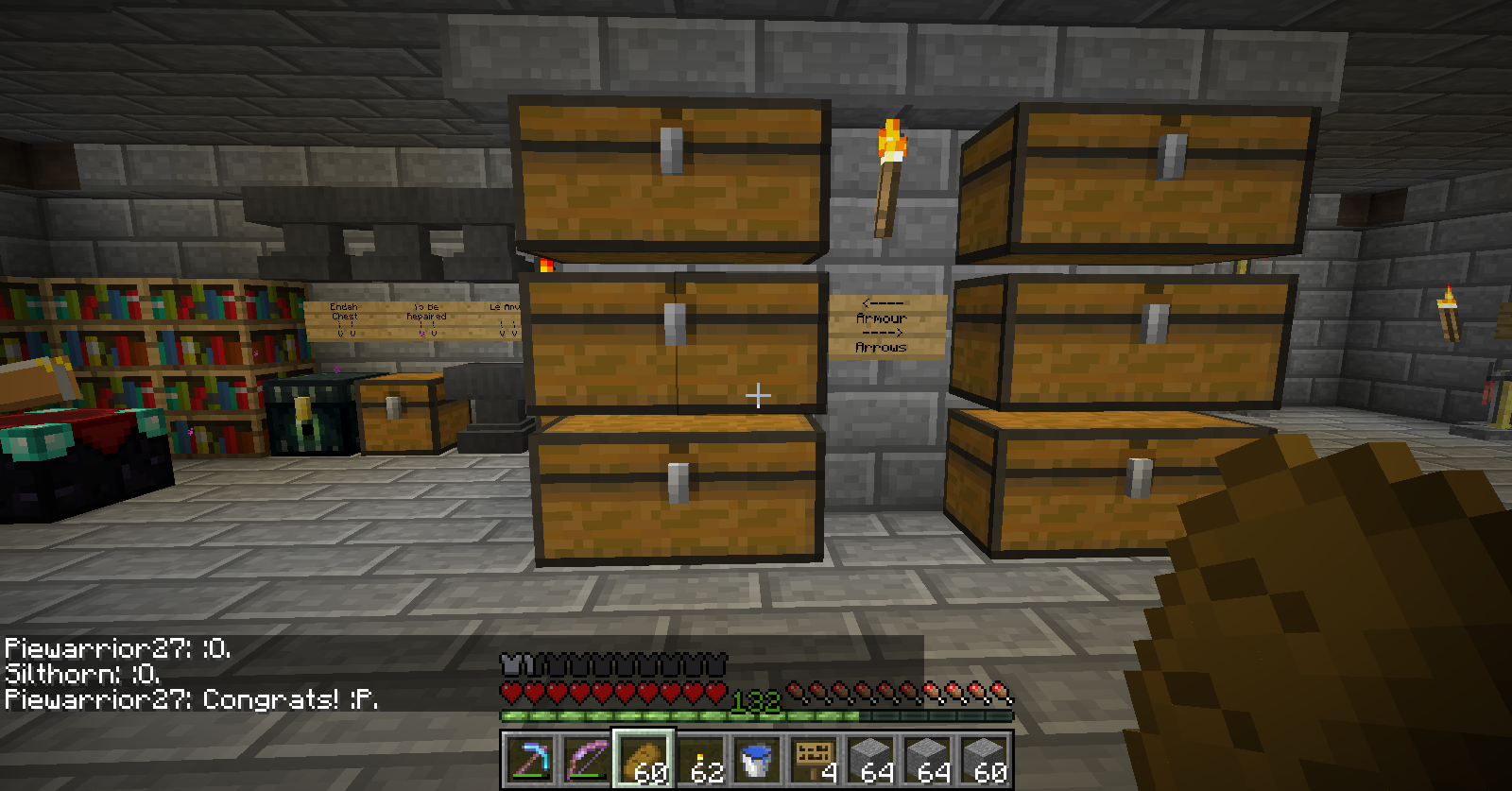Select the enchanted bow hotbar slot

click(587, 759)
